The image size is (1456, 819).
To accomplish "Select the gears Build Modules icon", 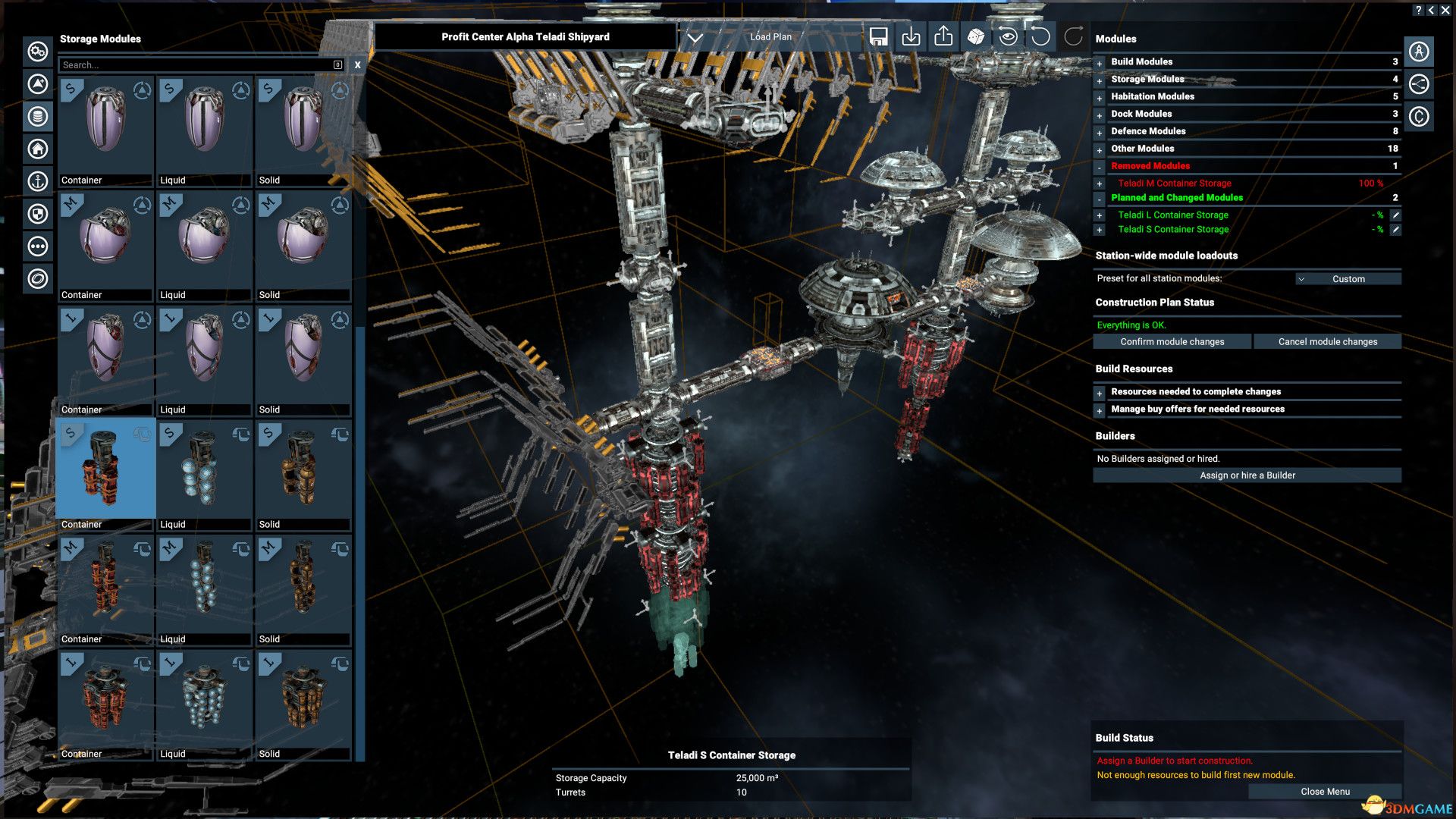I will coord(36,52).
